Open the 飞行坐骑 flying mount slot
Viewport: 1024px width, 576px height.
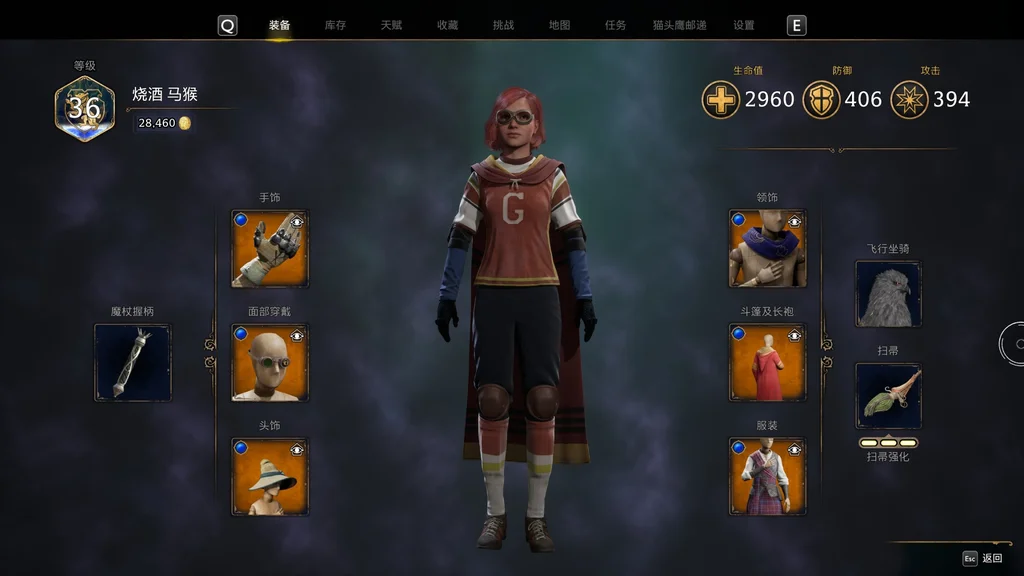pyautogui.click(x=888, y=294)
